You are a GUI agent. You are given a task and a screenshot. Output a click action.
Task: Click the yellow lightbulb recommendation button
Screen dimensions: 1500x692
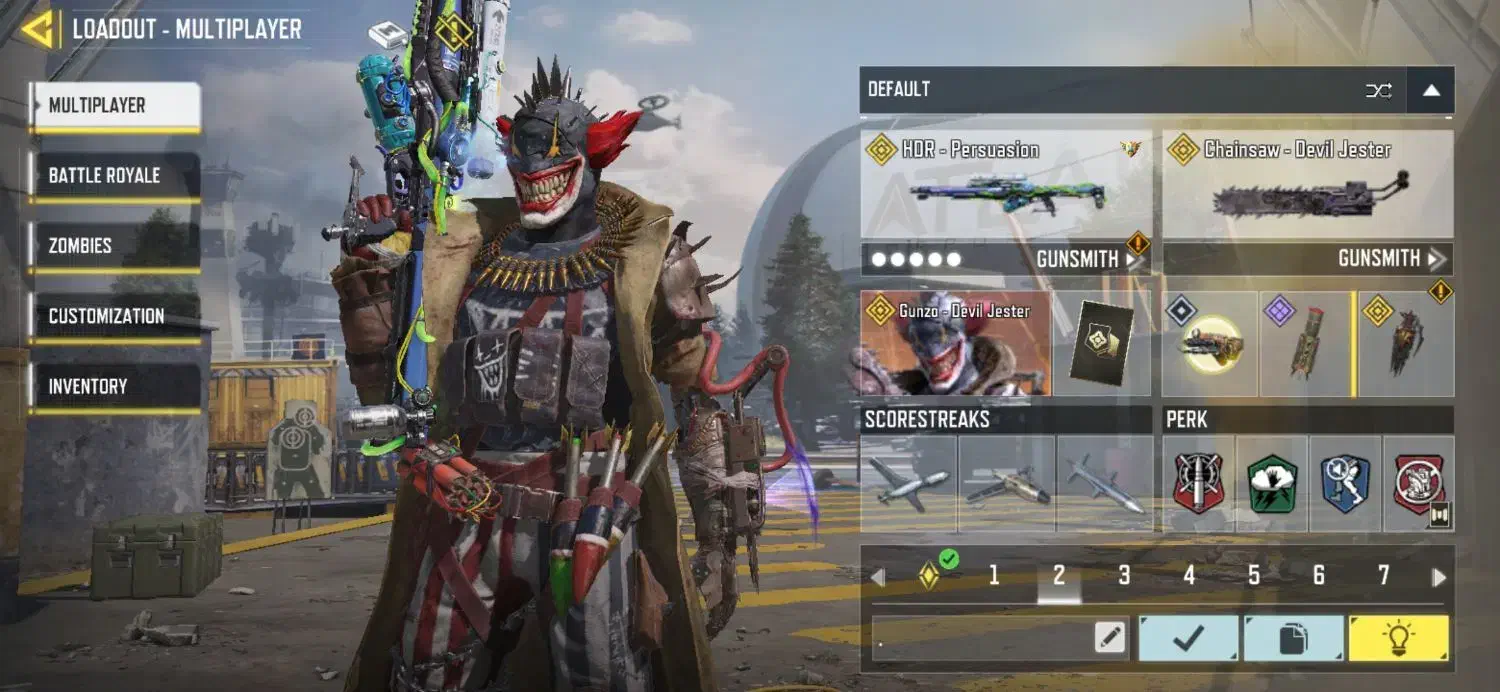click(1398, 638)
